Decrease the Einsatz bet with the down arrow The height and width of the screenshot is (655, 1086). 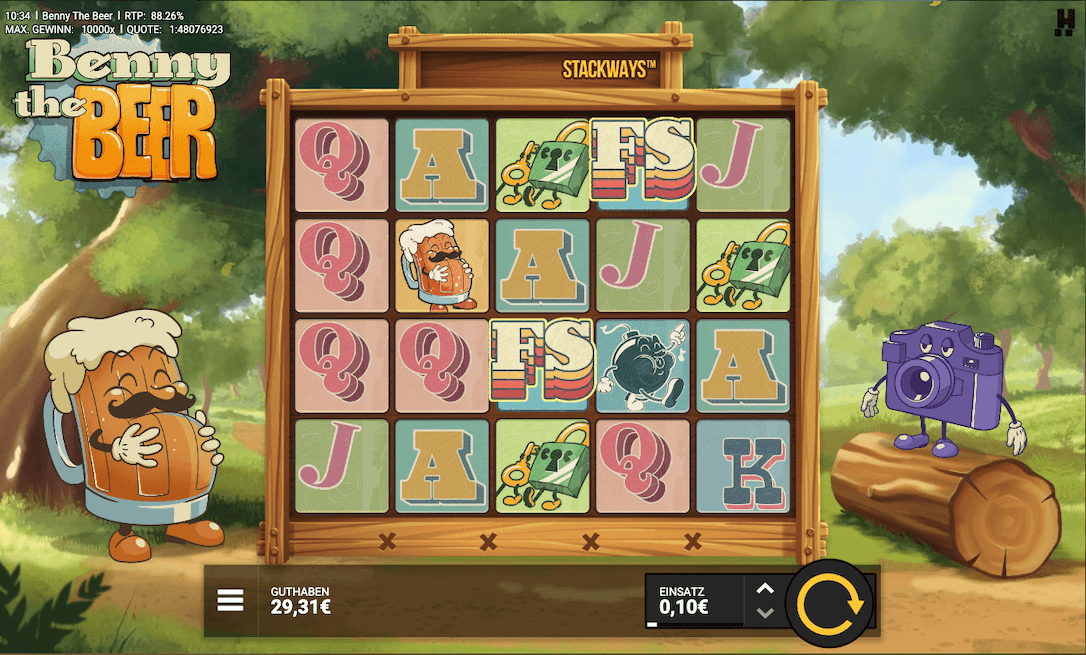pos(765,613)
